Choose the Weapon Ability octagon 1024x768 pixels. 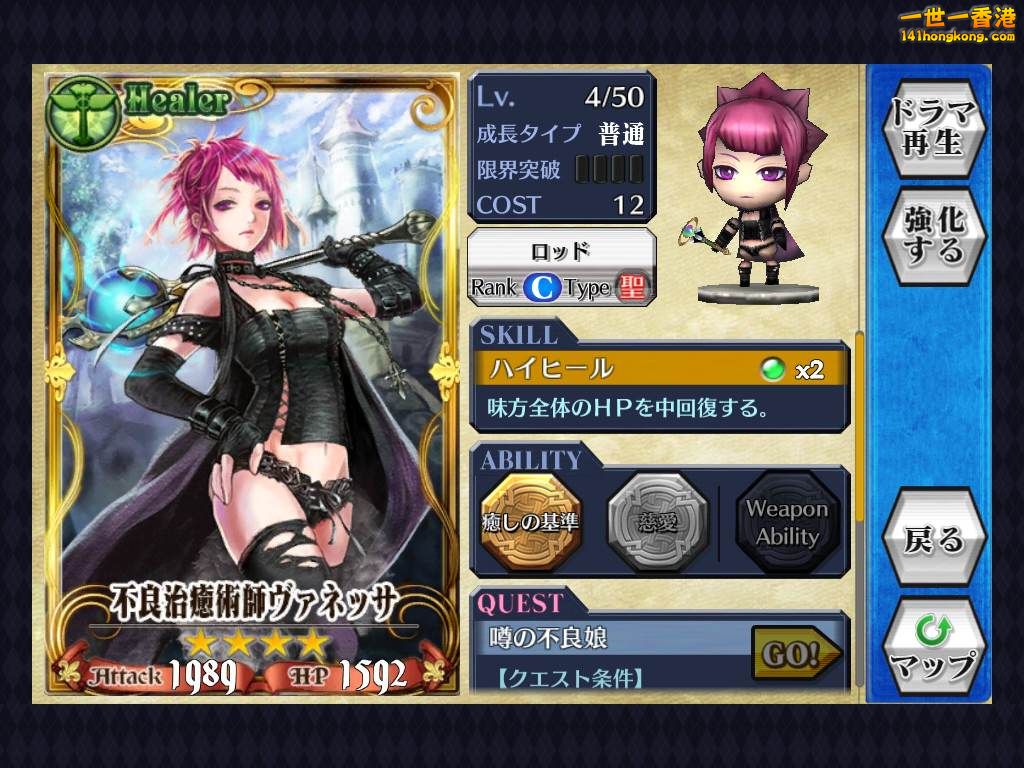(786, 521)
